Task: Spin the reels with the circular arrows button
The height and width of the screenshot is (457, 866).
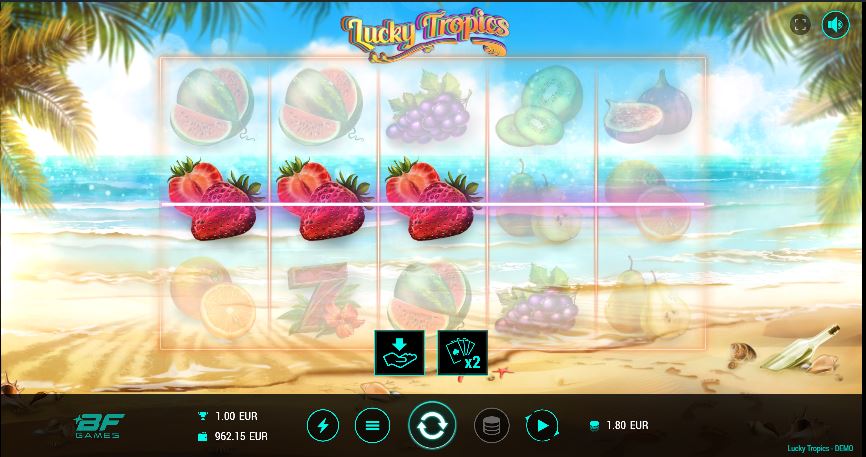Action: [432, 426]
